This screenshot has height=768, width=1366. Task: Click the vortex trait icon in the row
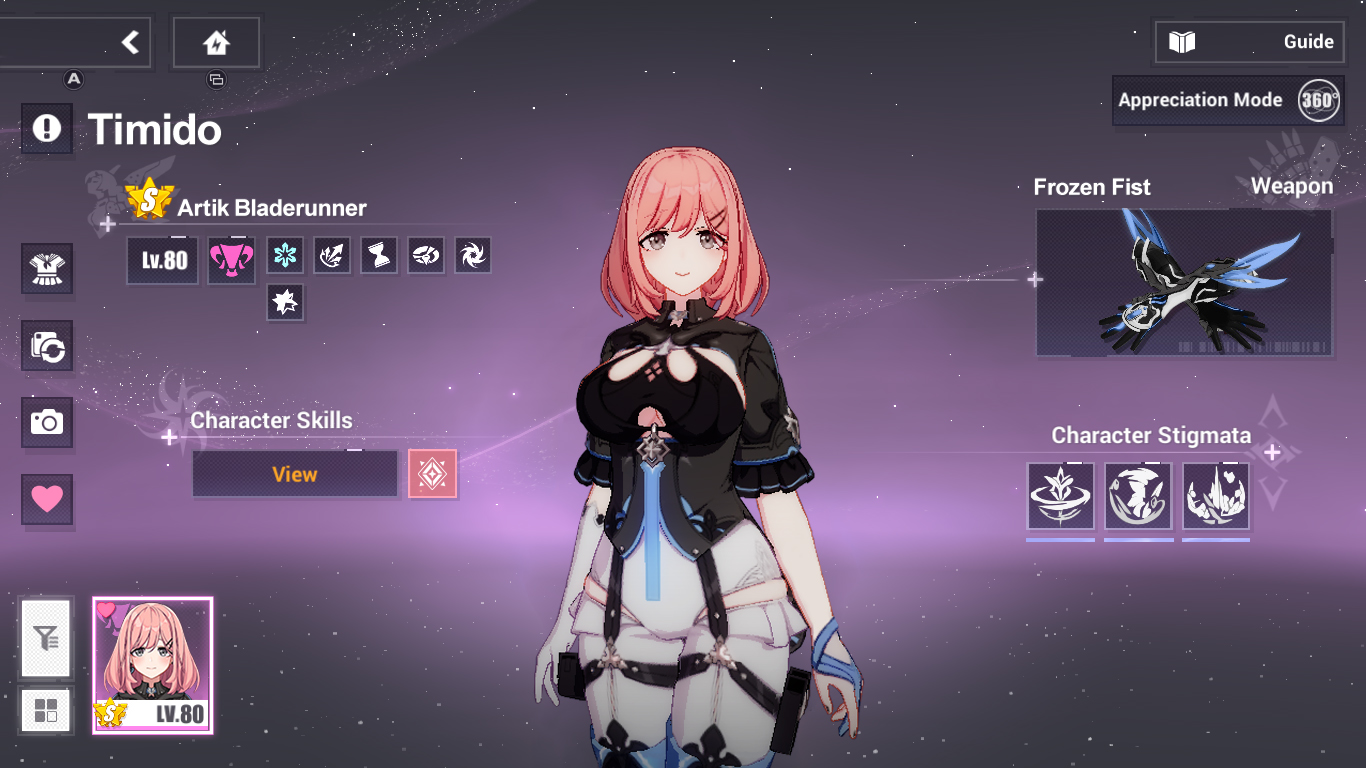[472, 256]
